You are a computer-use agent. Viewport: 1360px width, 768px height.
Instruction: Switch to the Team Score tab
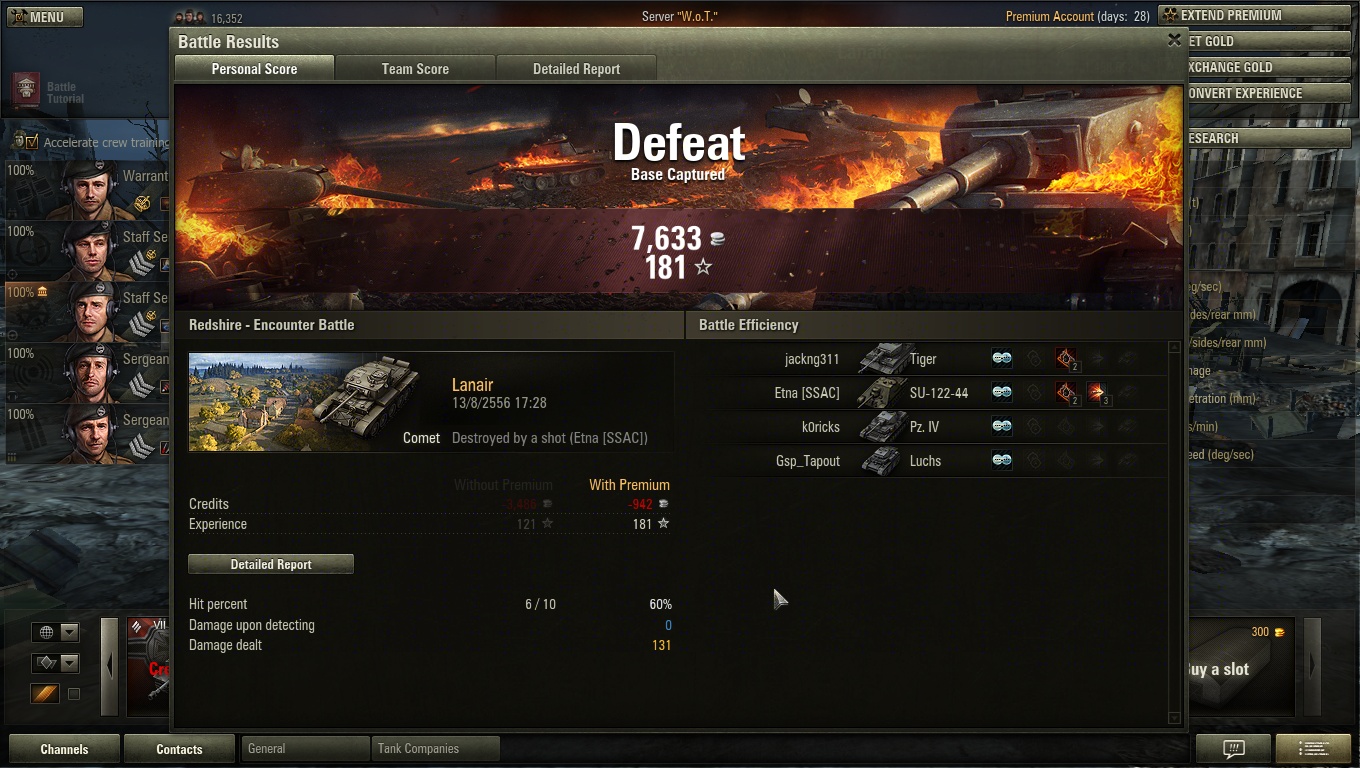click(x=415, y=69)
